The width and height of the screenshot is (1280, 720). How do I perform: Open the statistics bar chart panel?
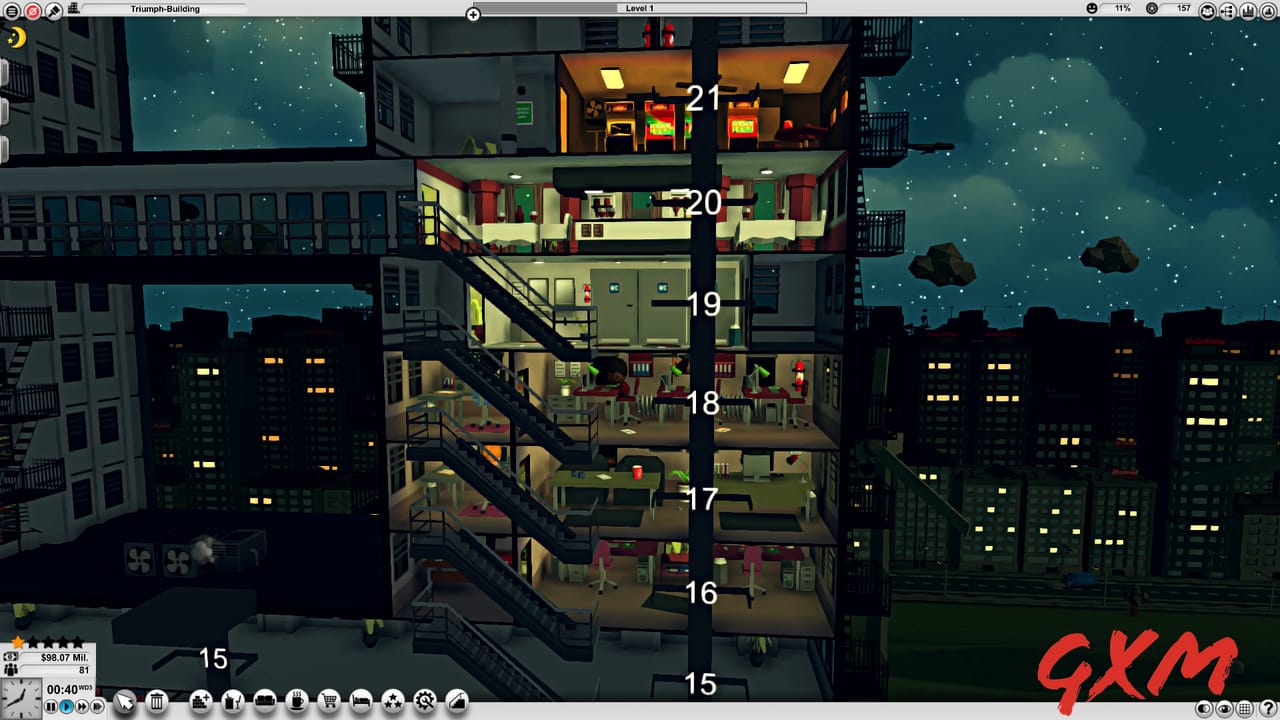(1248, 11)
